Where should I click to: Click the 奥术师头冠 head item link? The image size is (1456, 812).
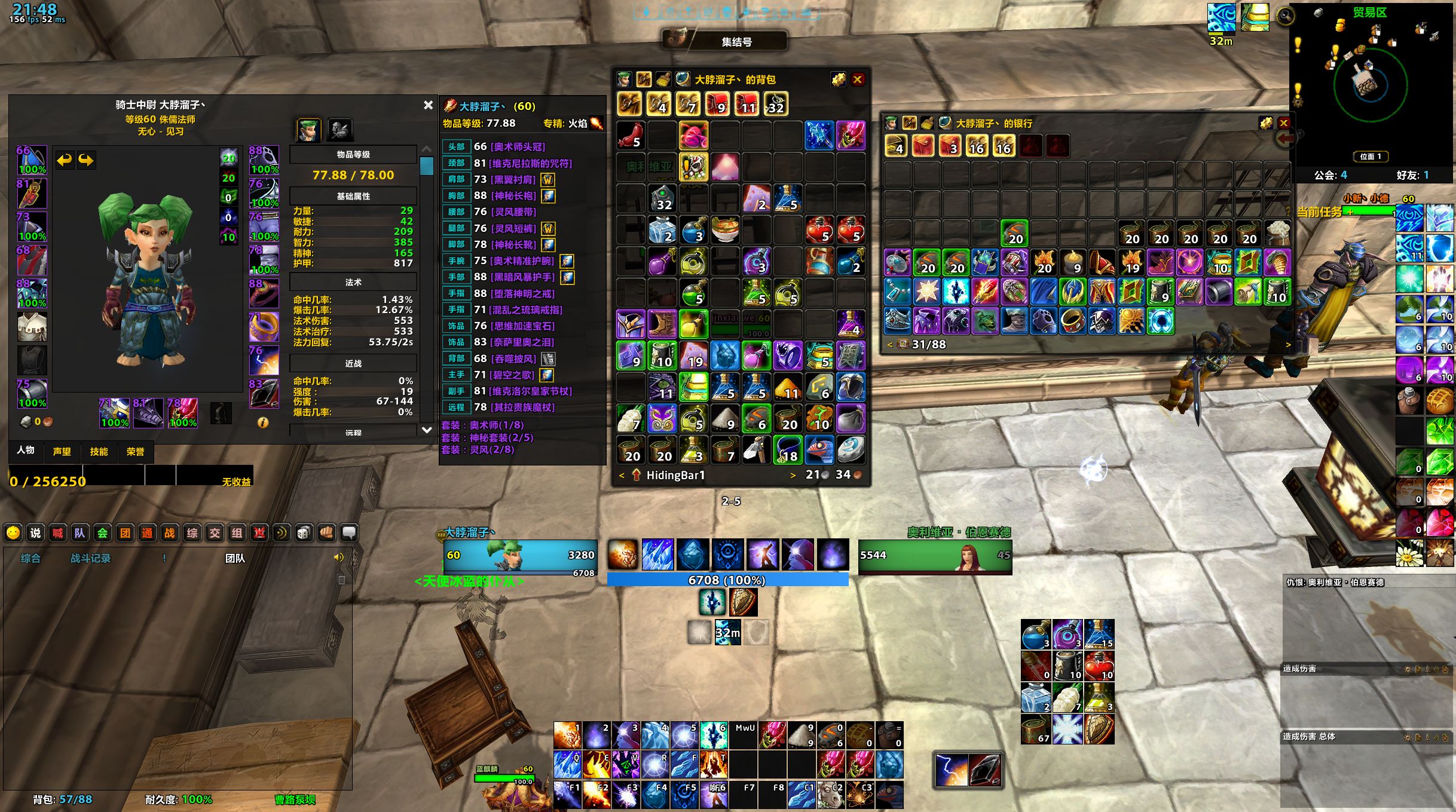coord(518,146)
